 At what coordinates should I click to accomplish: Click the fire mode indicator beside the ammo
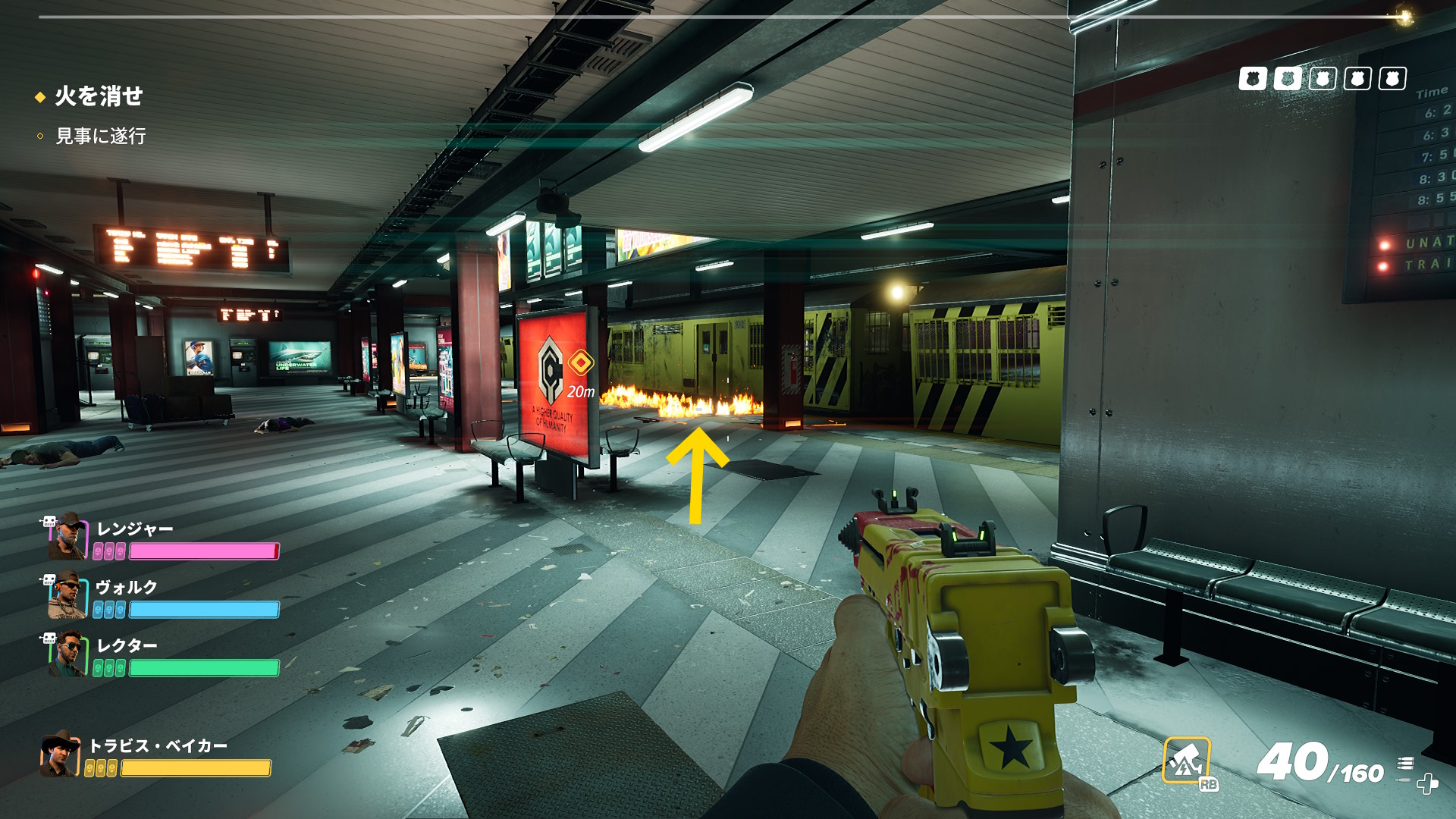point(1405,763)
